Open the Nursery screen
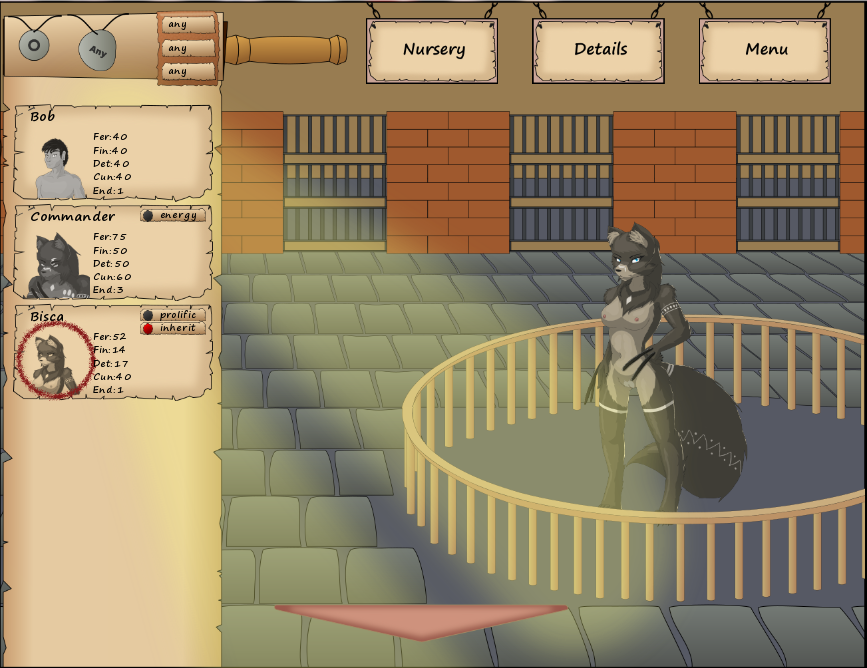This screenshot has height=668, width=867. point(433,49)
